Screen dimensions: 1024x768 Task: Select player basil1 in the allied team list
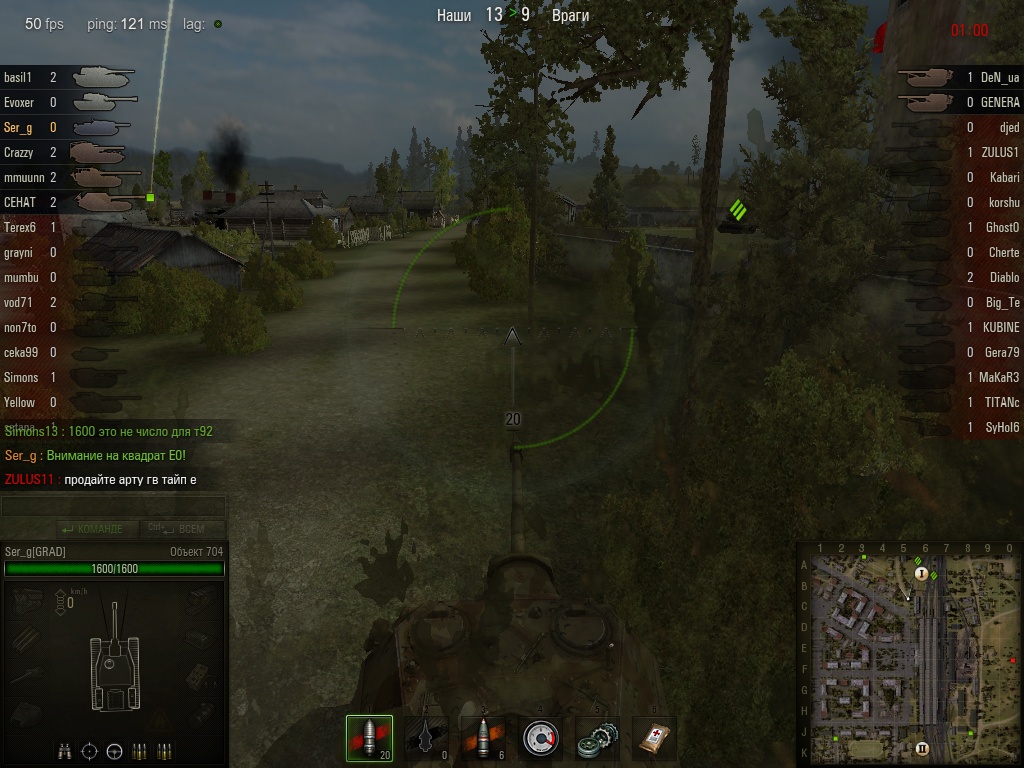tap(19, 77)
